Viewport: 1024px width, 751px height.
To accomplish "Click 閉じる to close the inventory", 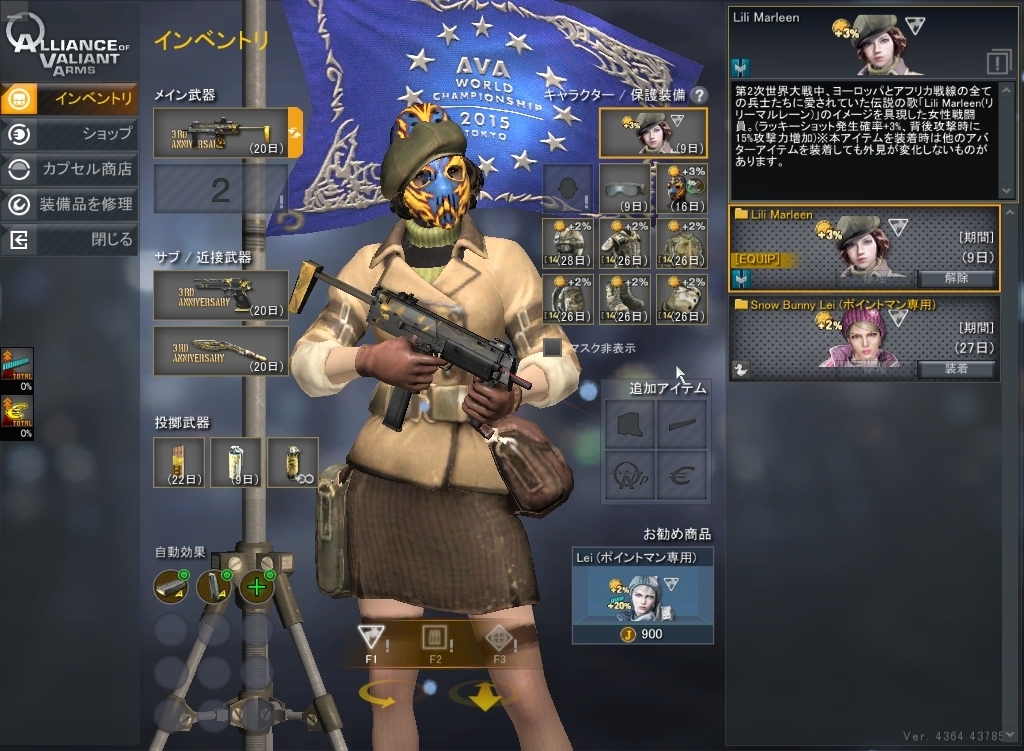I will click(x=70, y=240).
